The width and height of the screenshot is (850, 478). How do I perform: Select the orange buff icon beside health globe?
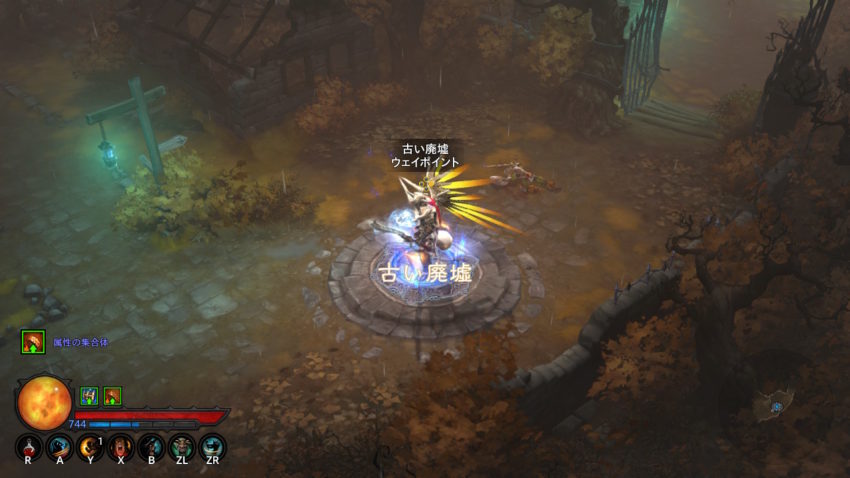pyautogui.click(x=112, y=396)
